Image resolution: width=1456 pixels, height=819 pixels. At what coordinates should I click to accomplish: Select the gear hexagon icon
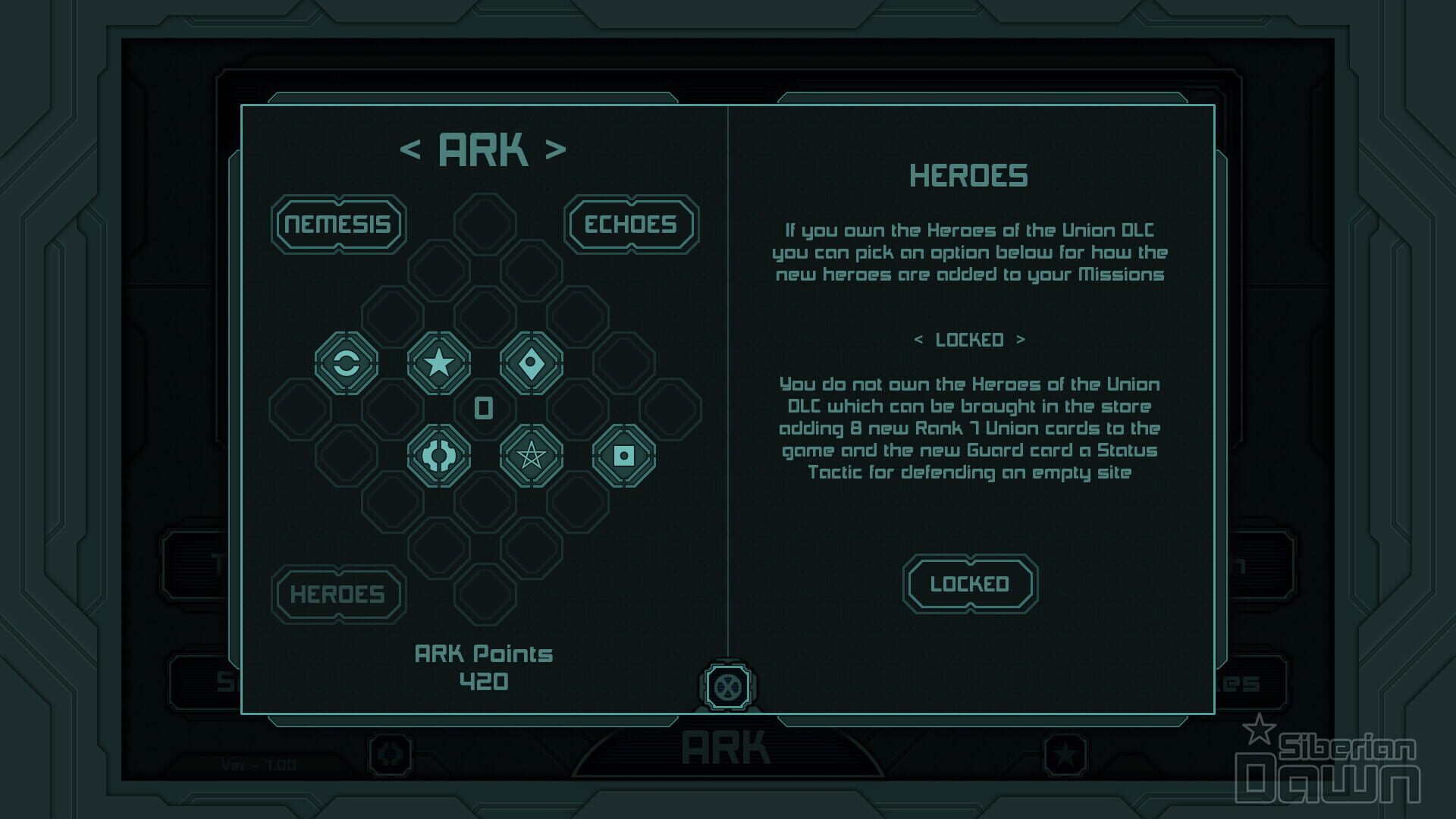439,456
